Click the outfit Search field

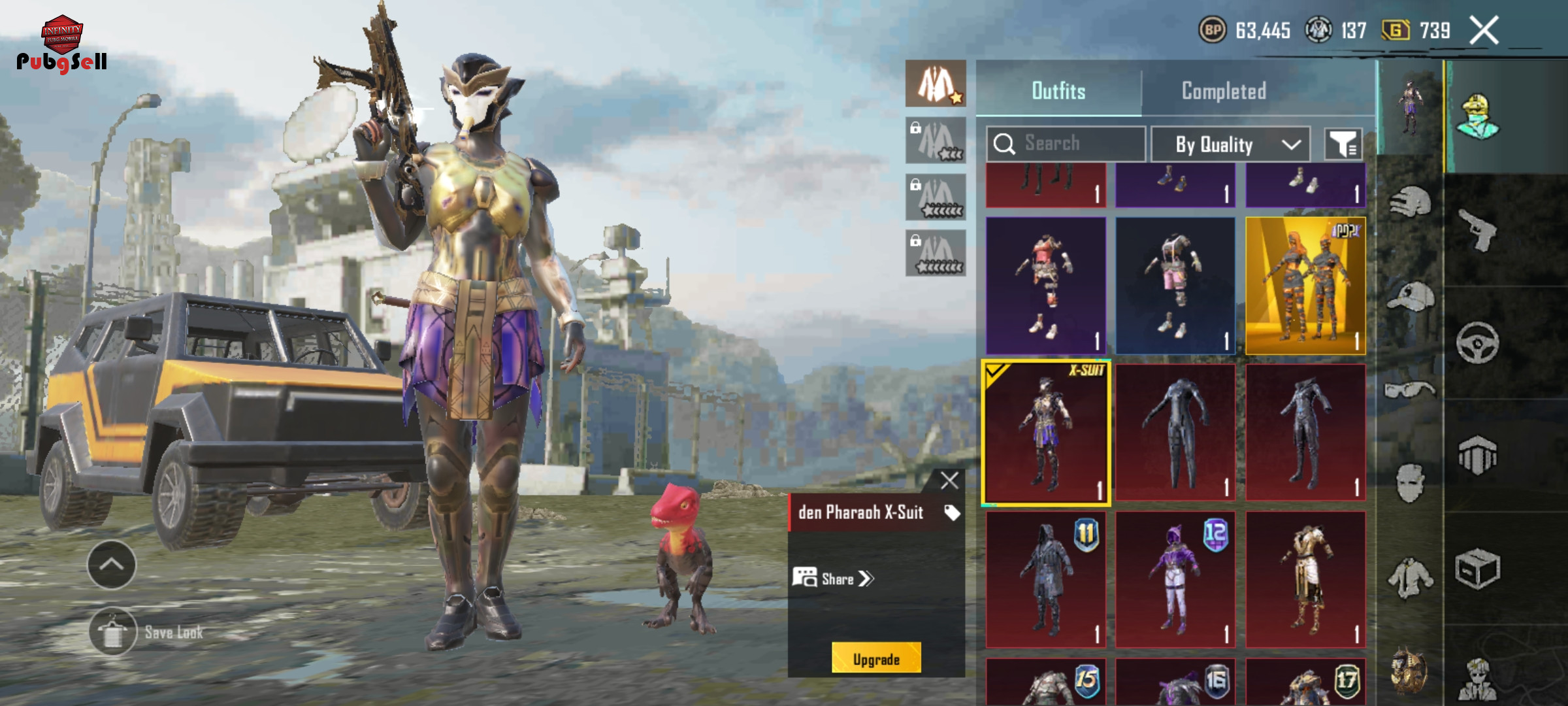1066,143
